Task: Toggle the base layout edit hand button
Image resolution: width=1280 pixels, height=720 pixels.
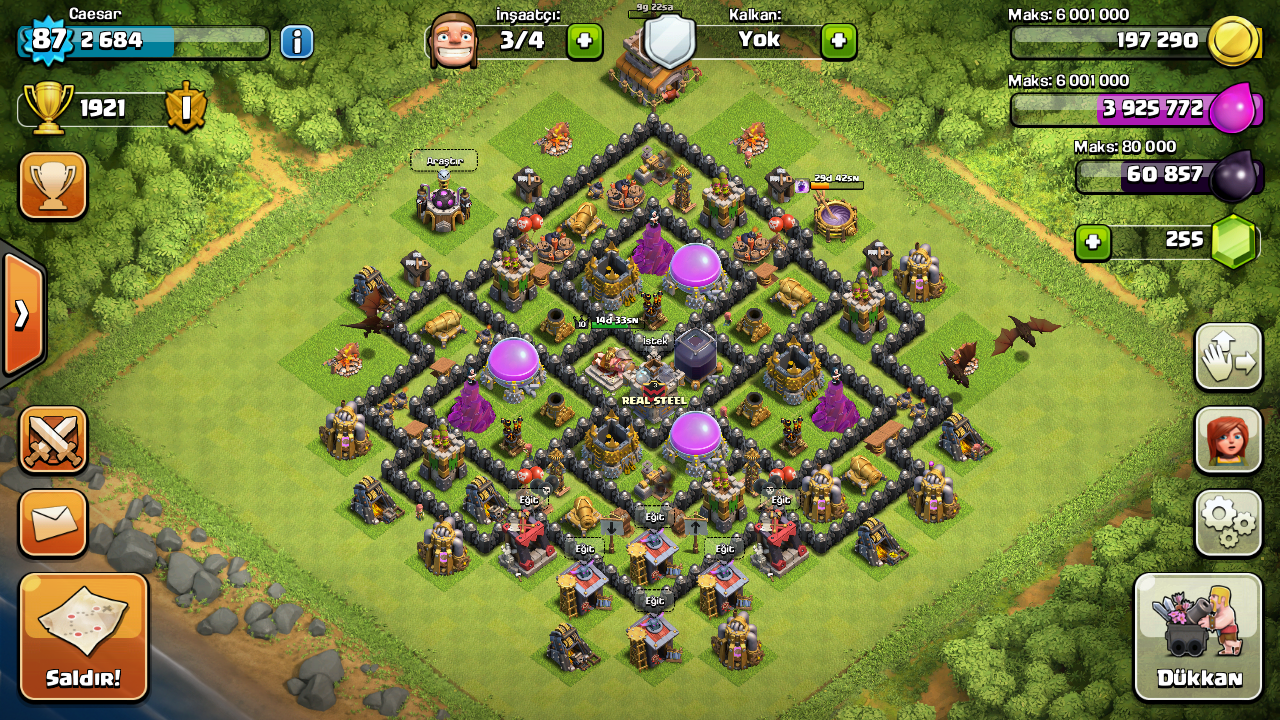Action: pos(1229,357)
